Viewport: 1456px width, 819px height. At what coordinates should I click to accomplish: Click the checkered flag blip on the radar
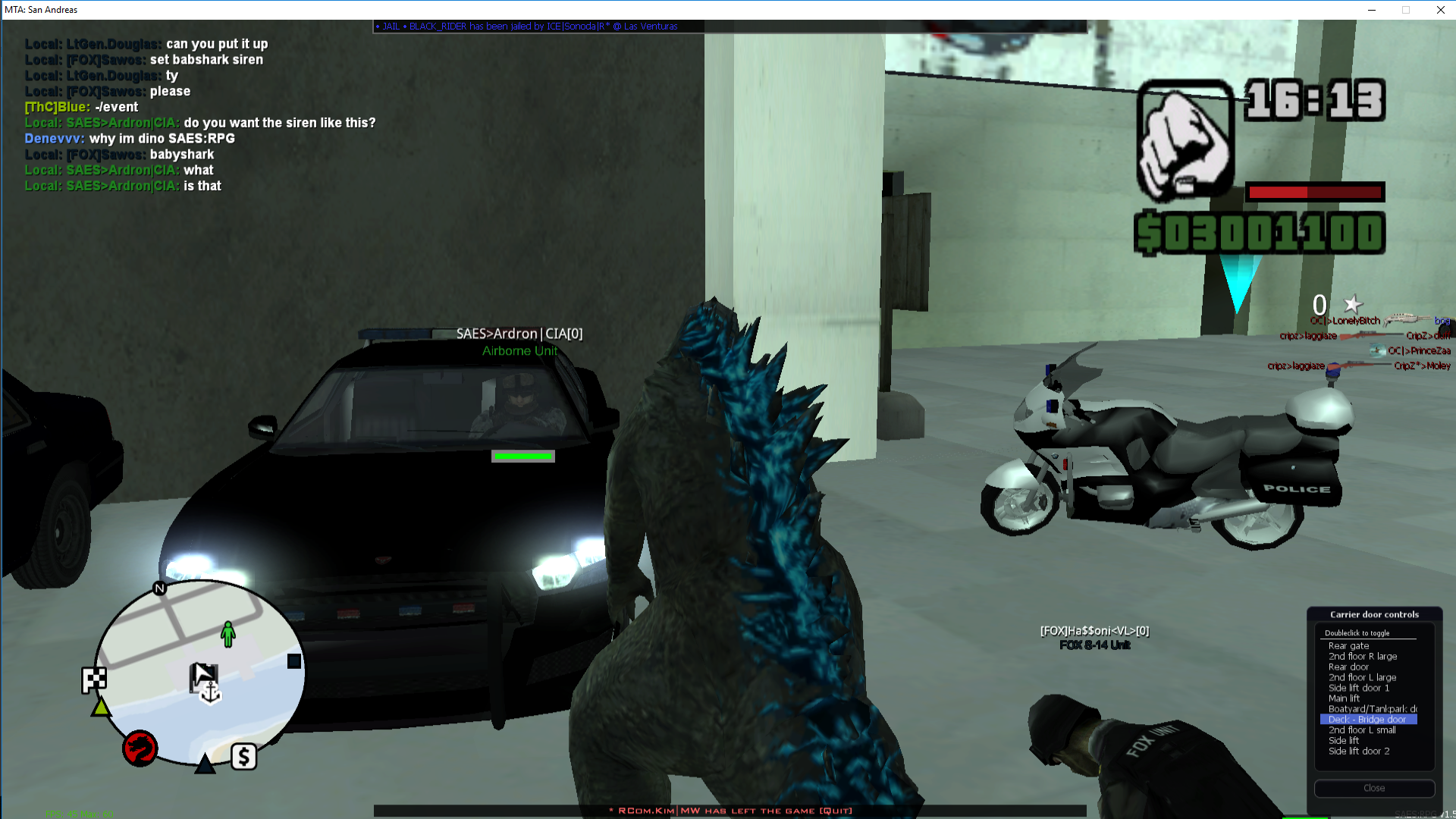[x=94, y=680]
